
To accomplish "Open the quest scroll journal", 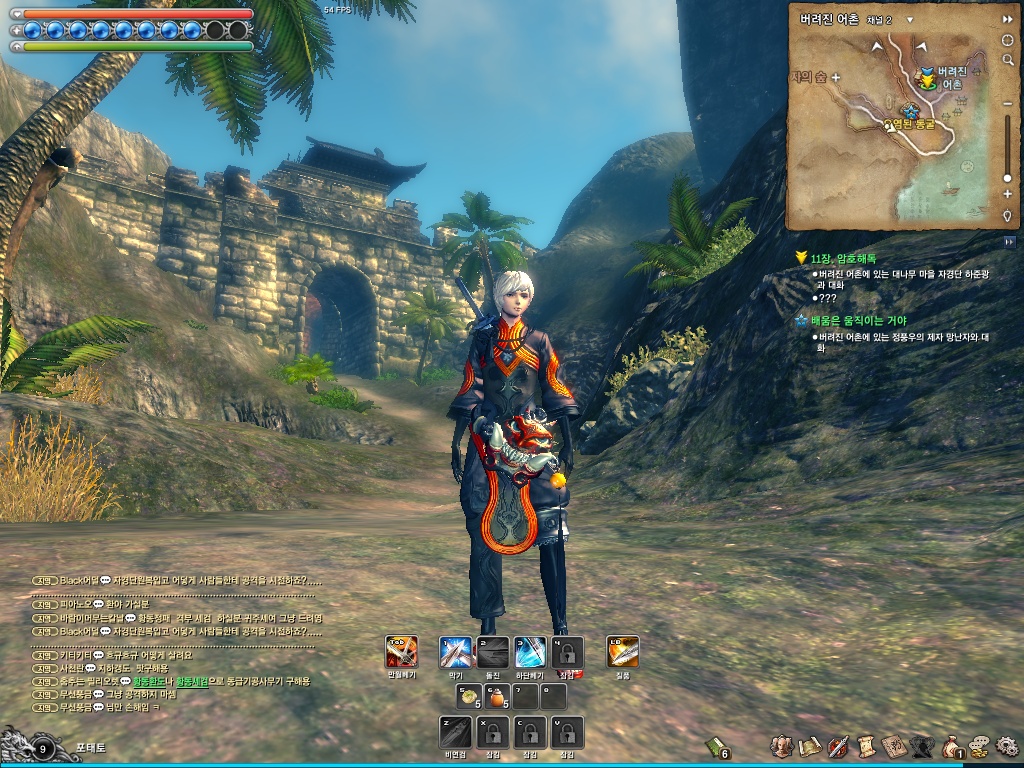I will (x=866, y=746).
